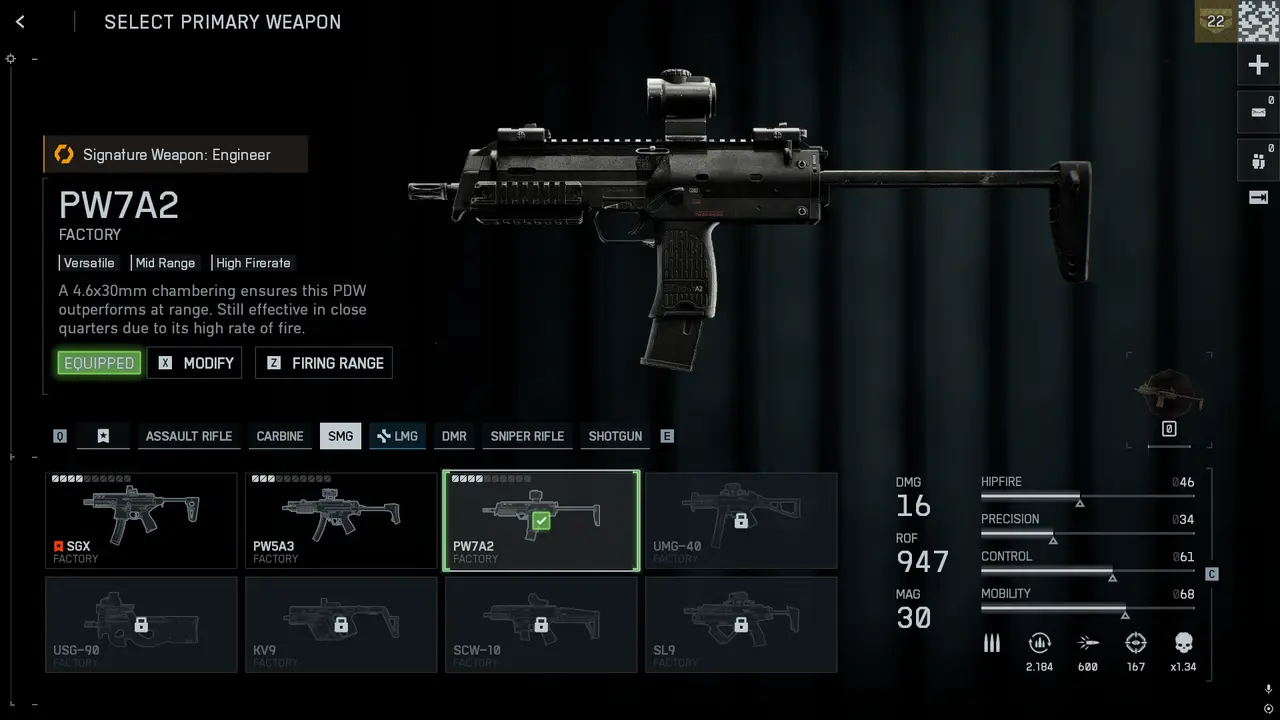View the Shotgun category
This screenshot has width=1280, height=720.
[x=615, y=436]
